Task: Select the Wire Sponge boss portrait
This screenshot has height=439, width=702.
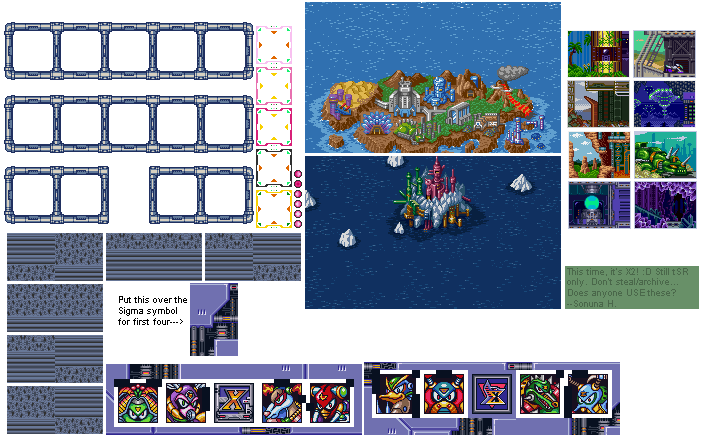Action: point(136,405)
